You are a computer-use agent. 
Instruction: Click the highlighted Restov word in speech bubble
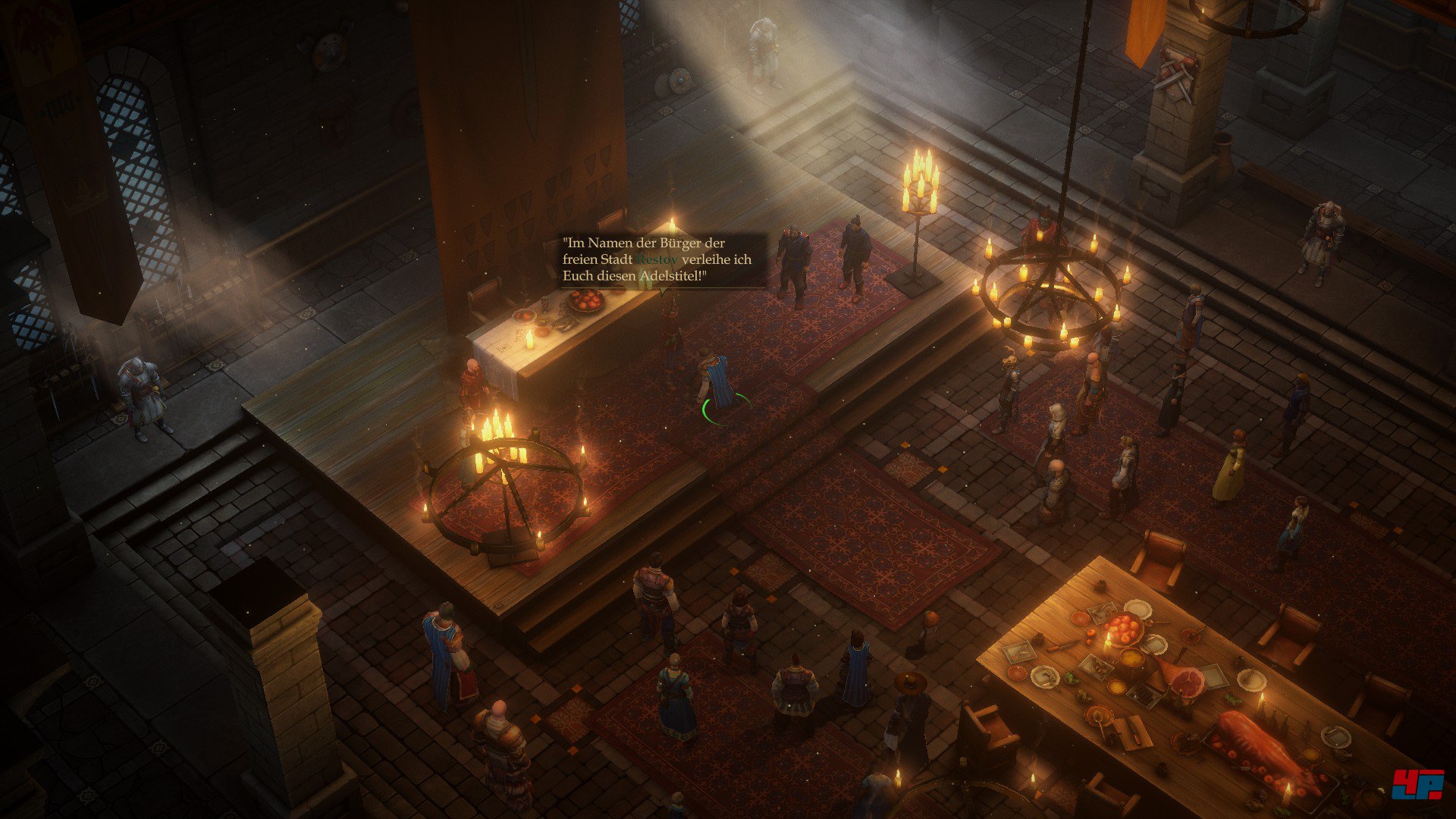657,259
